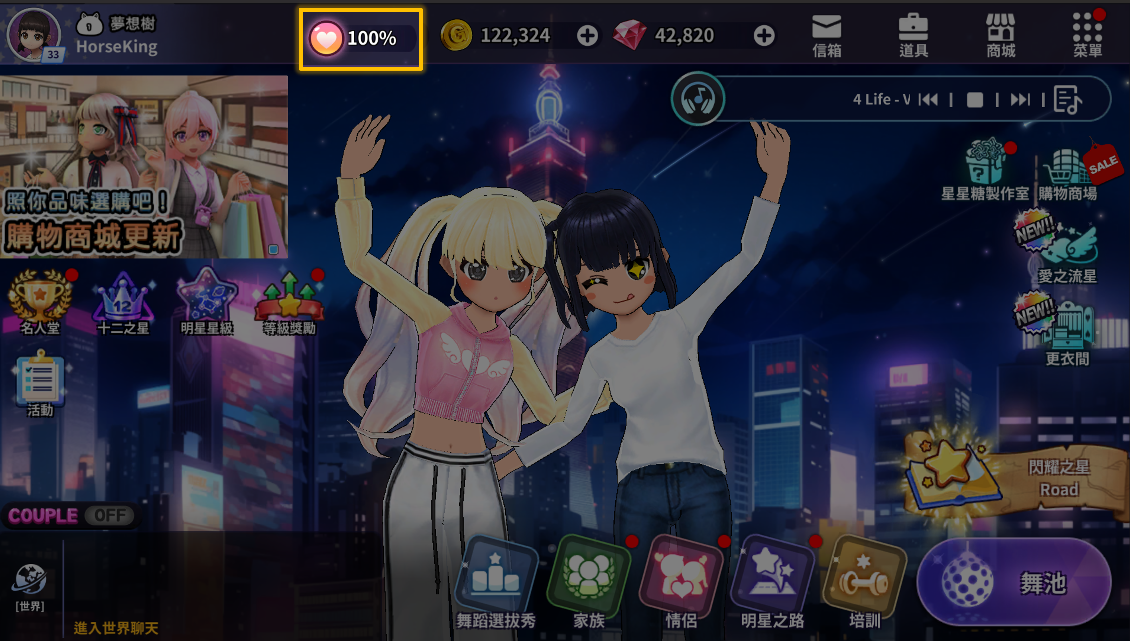The width and height of the screenshot is (1130, 641).
Task: Toggle the COUPLE switch
Action: [108, 516]
